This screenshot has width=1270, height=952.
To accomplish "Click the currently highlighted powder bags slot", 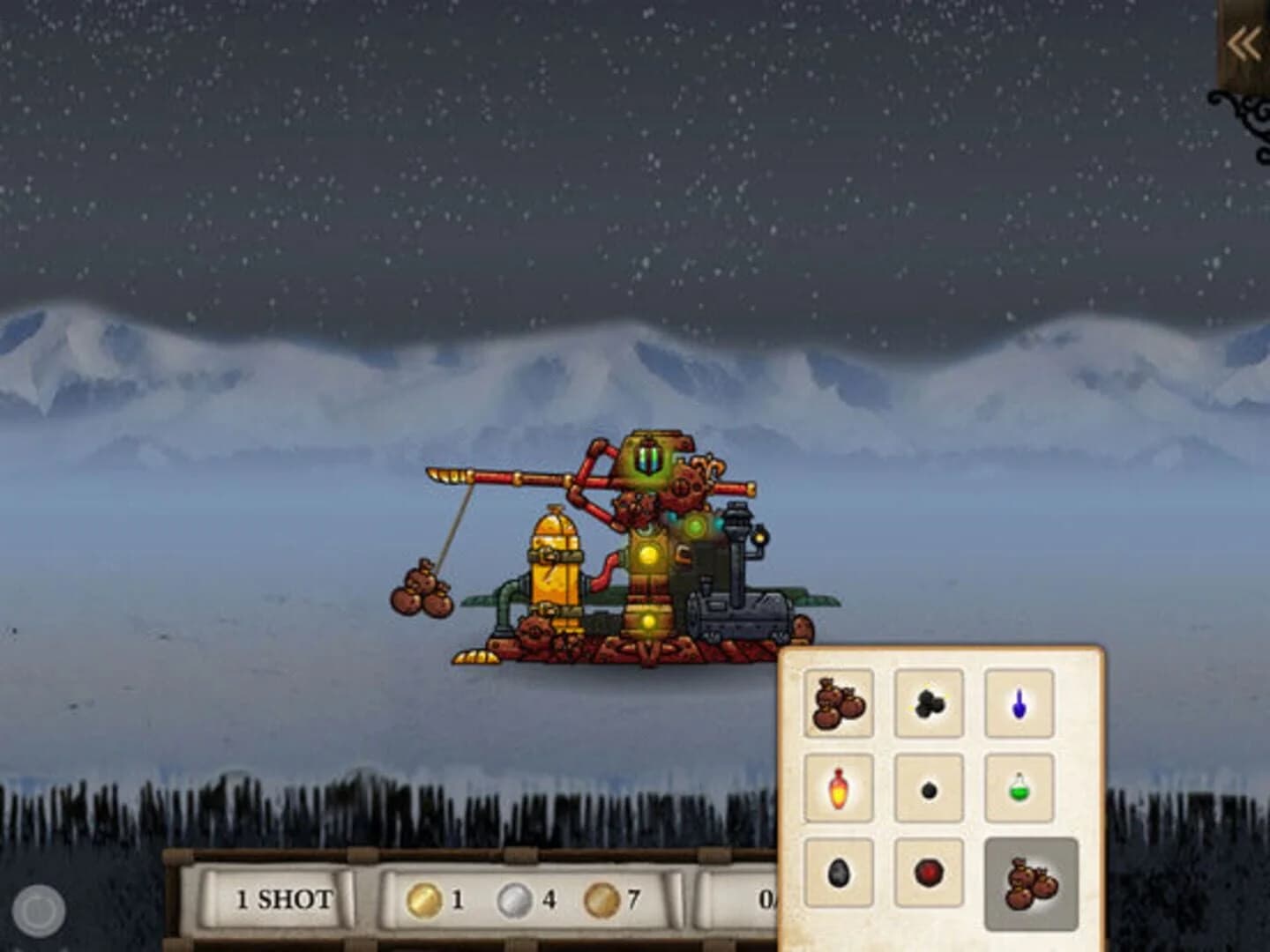I will point(1032,881).
